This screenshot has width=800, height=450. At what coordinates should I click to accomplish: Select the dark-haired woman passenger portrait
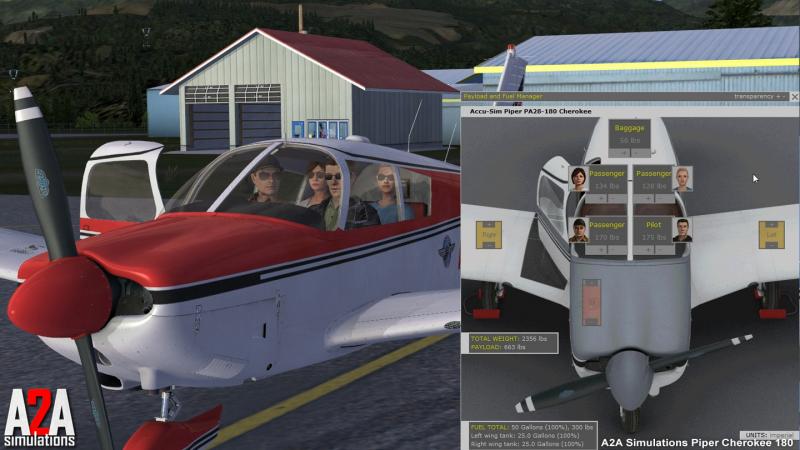576,179
